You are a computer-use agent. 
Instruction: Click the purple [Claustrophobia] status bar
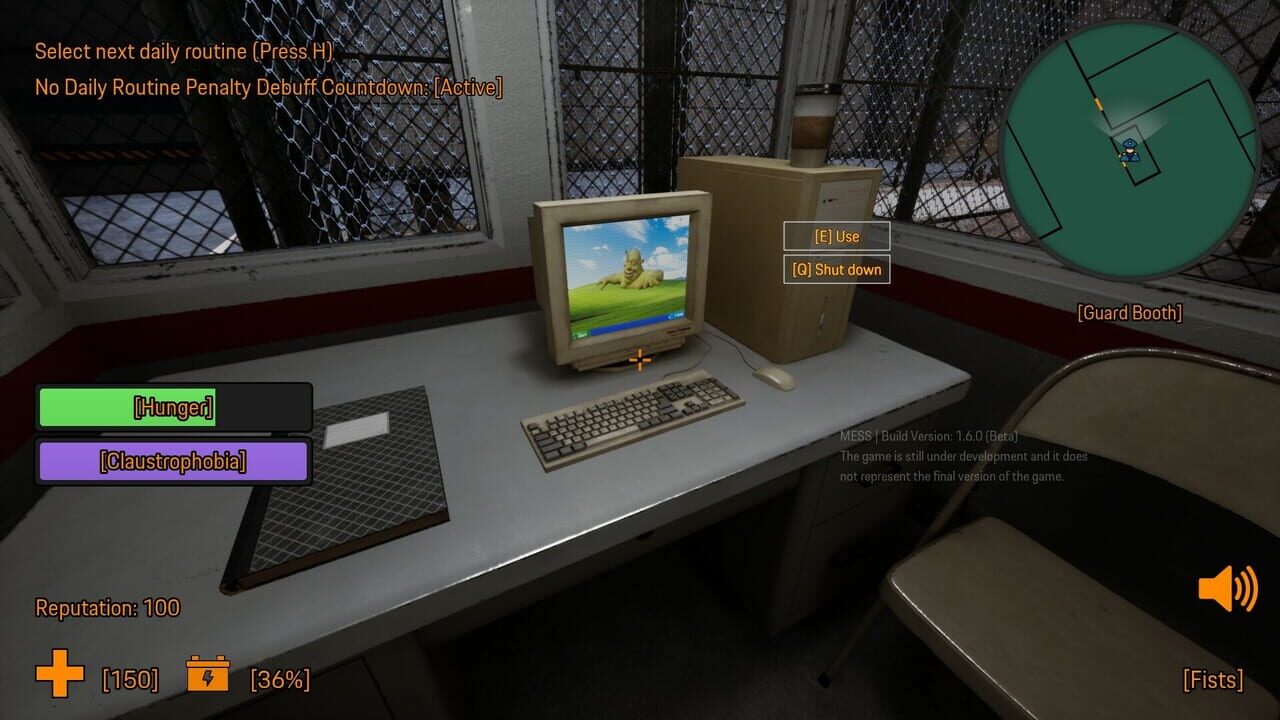click(x=172, y=462)
